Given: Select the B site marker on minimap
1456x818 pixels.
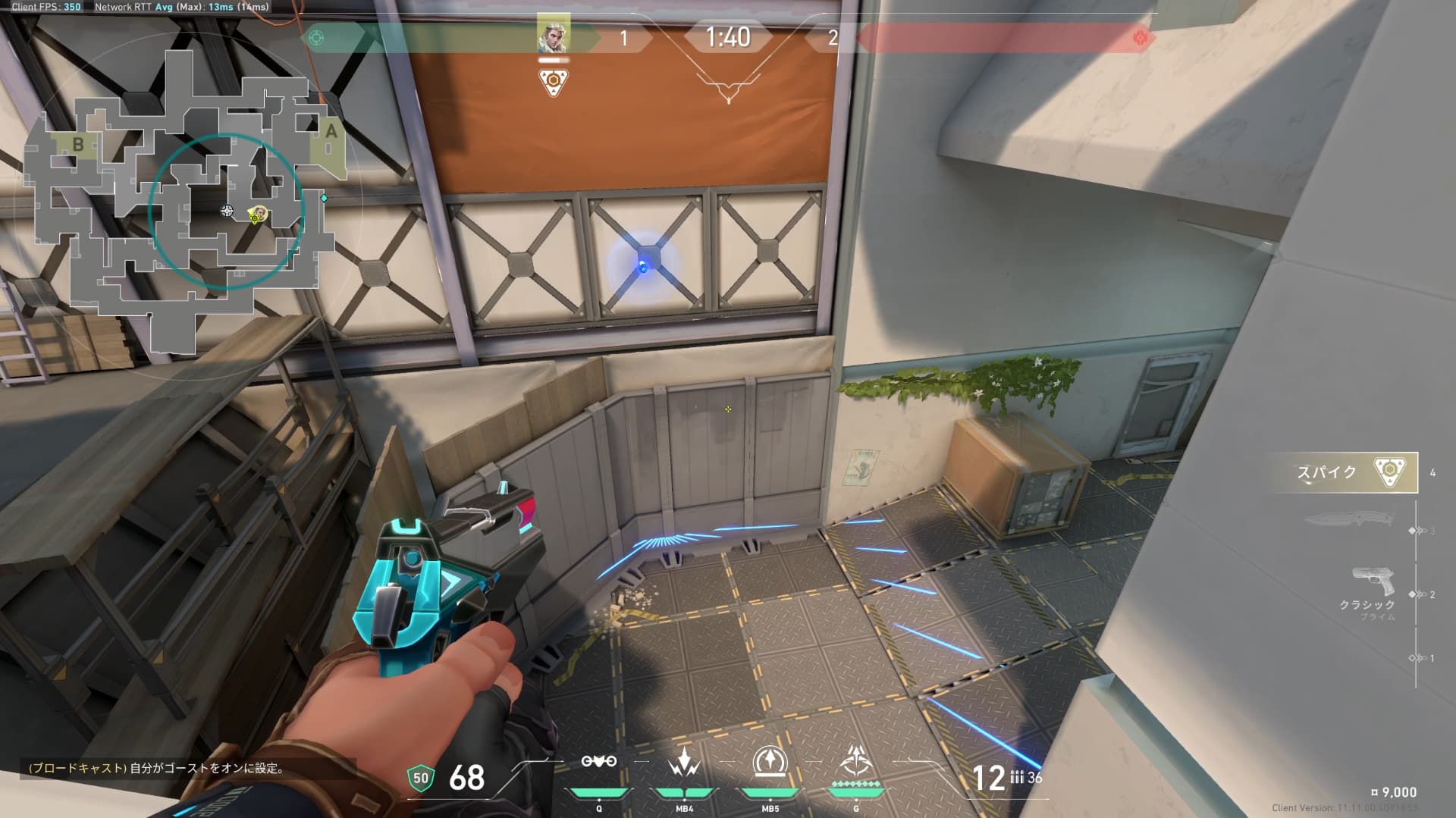Looking at the screenshot, I should pyautogui.click(x=77, y=144).
